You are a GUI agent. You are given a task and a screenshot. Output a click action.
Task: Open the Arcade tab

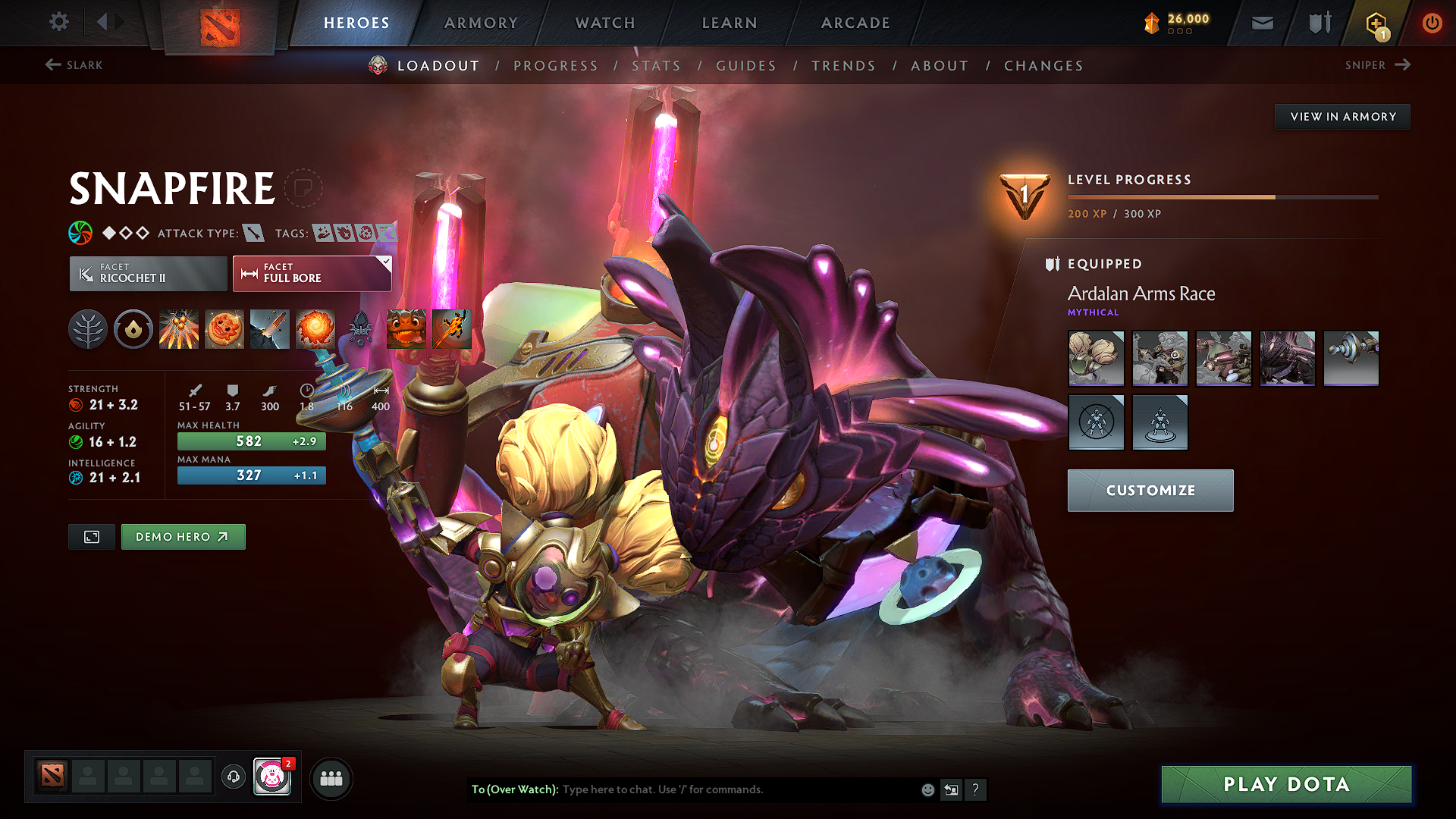tap(855, 23)
